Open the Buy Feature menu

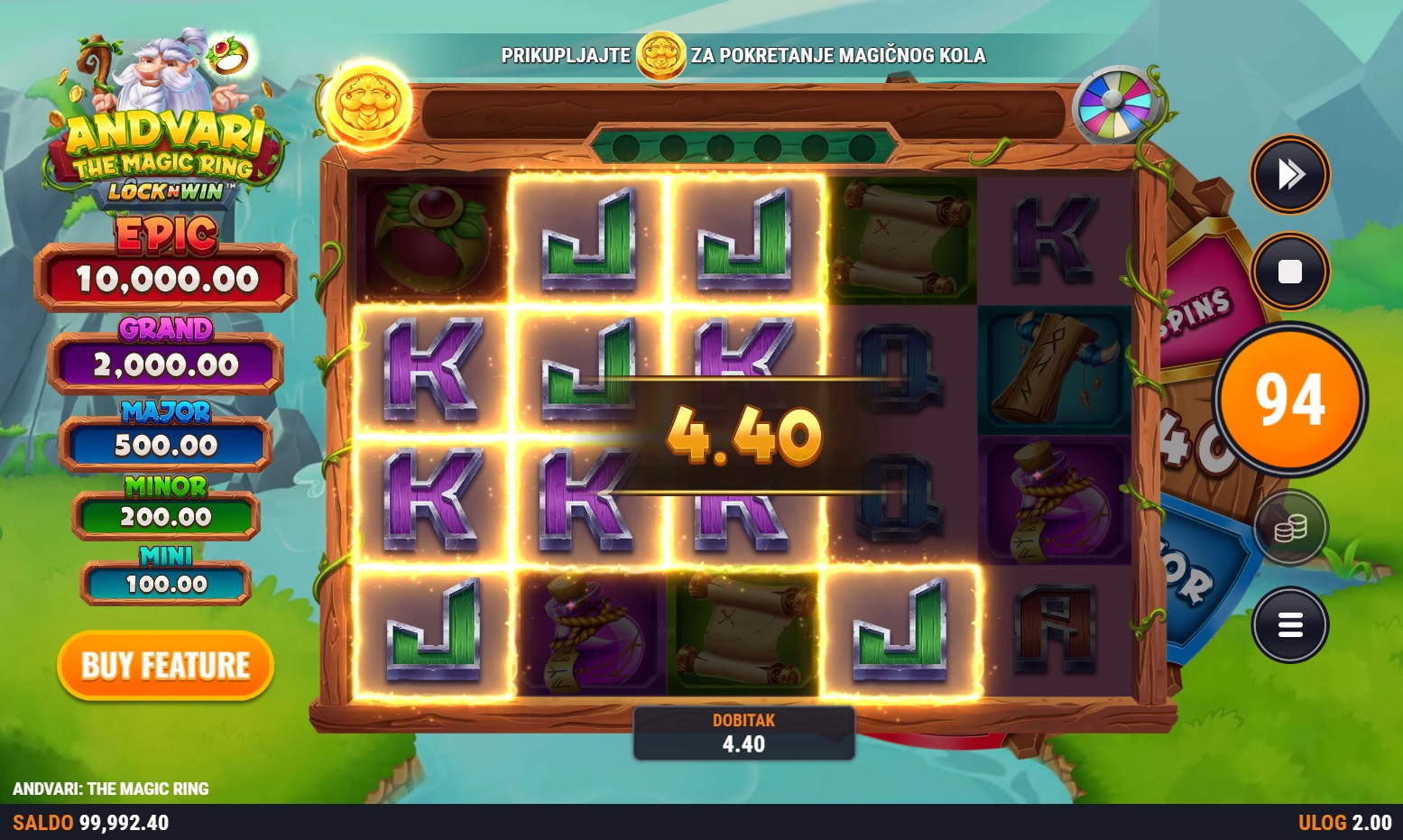click(165, 666)
